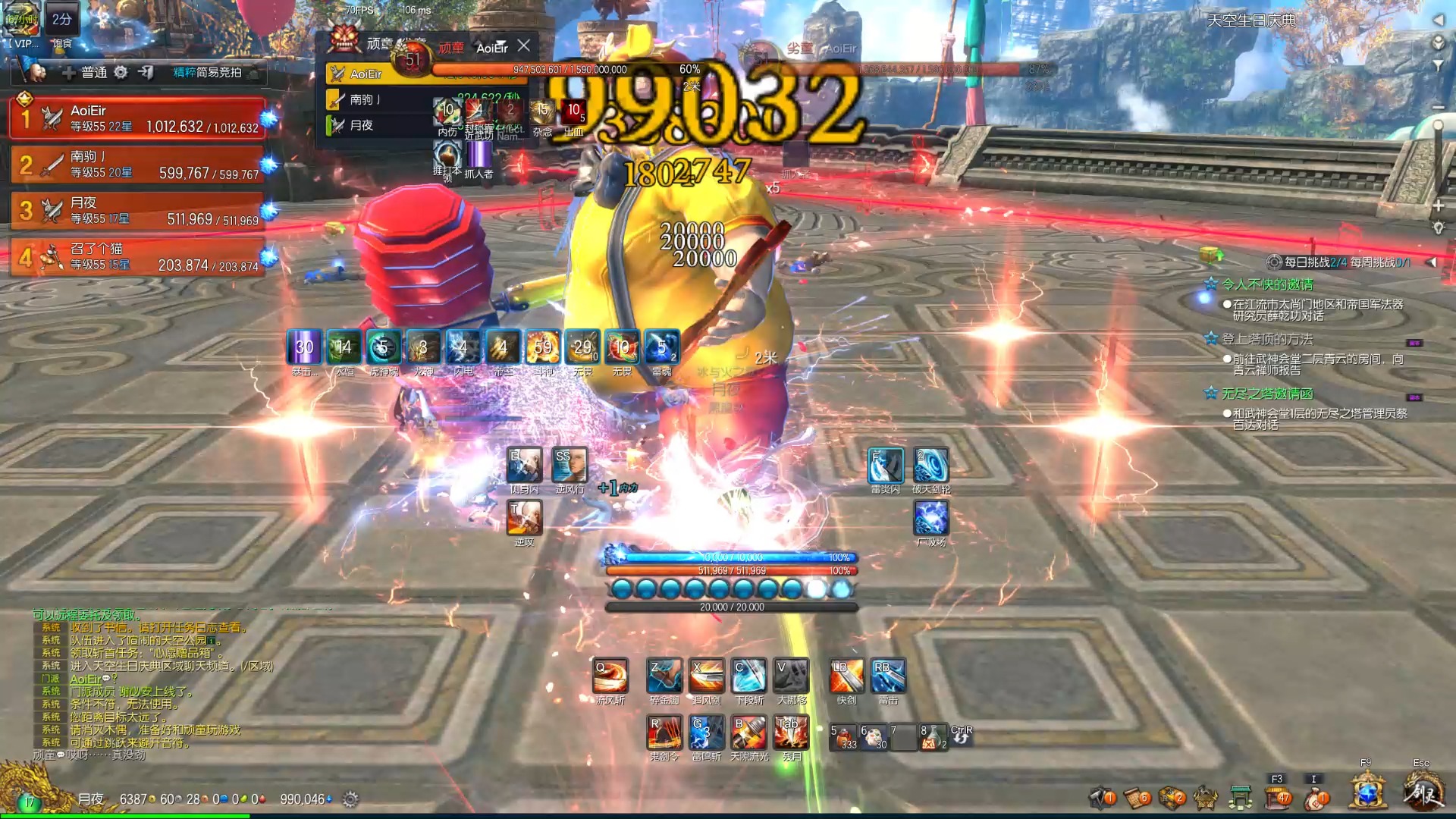This screenshot has width=1456, height=819.
Task: Select party member 召了个猫's frame
Action: click(137, 257)
